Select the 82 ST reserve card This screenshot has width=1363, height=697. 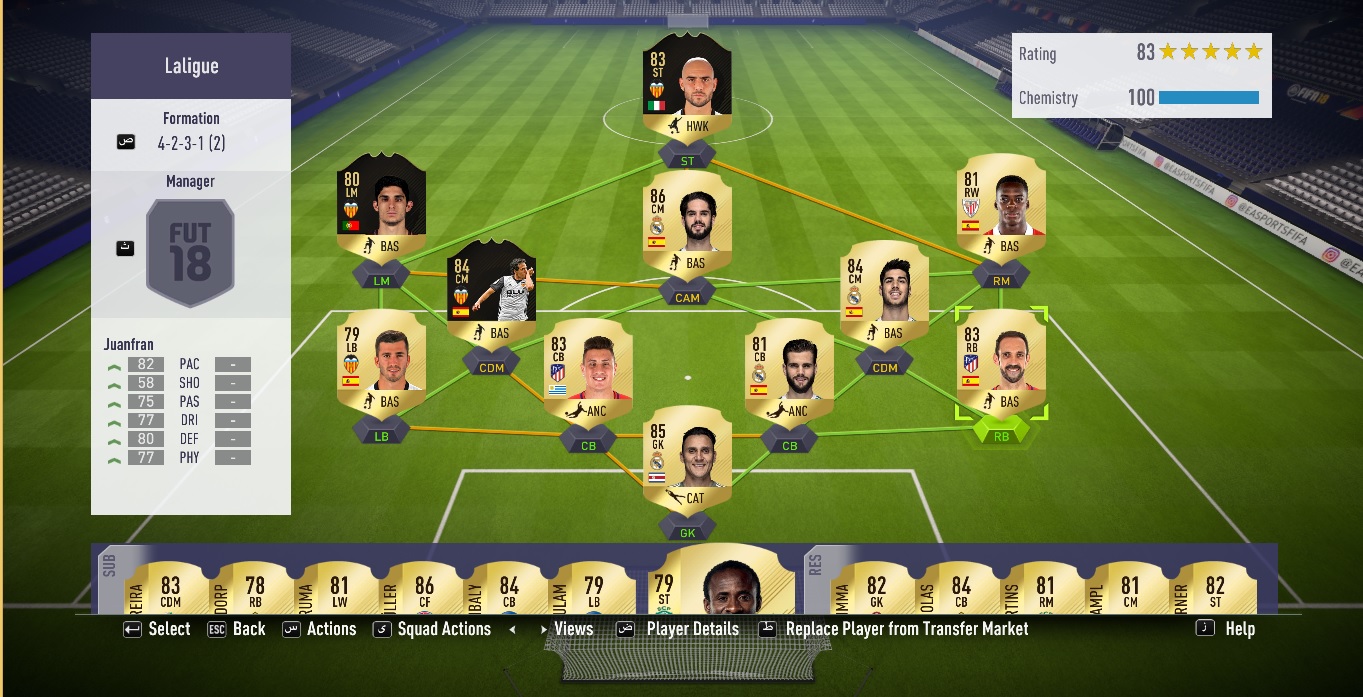pyautogui.click(x=1215, y=588)
